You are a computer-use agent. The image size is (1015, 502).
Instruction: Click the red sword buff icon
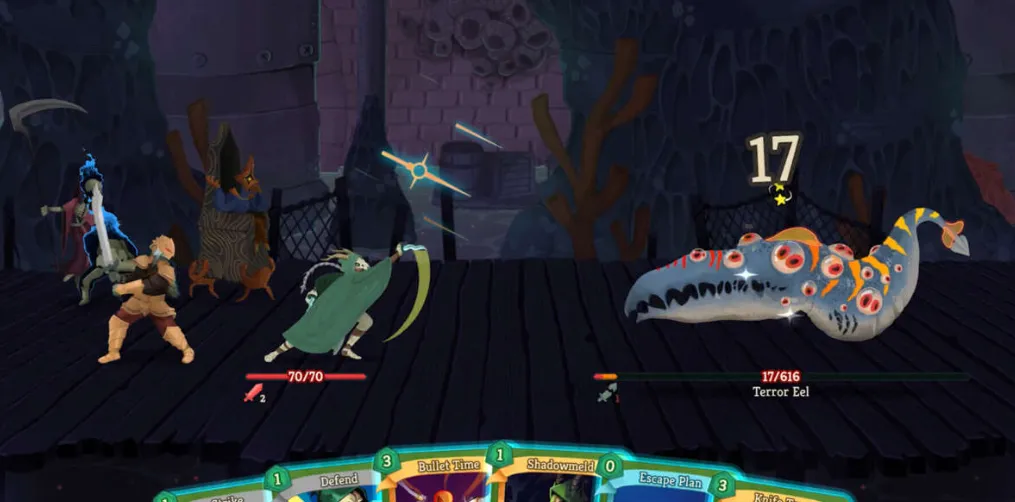[253, 393]
